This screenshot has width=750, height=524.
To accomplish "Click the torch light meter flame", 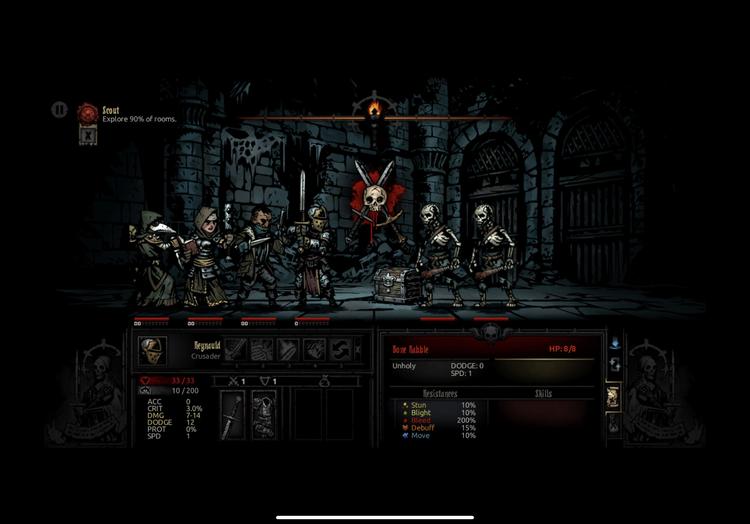I will coord(374,108).
